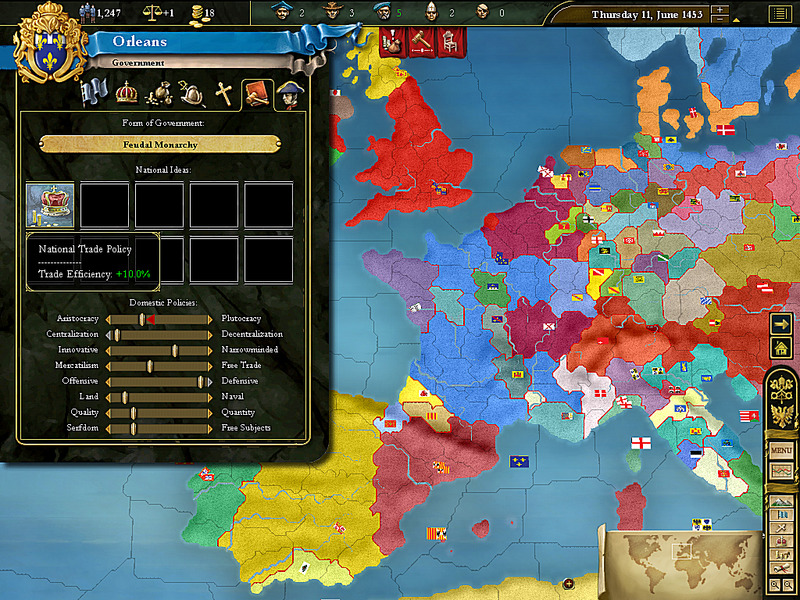Viewport: 800px width, 600px height.
Task: Open the flag overview tab
Action: [x=95, y=93]
